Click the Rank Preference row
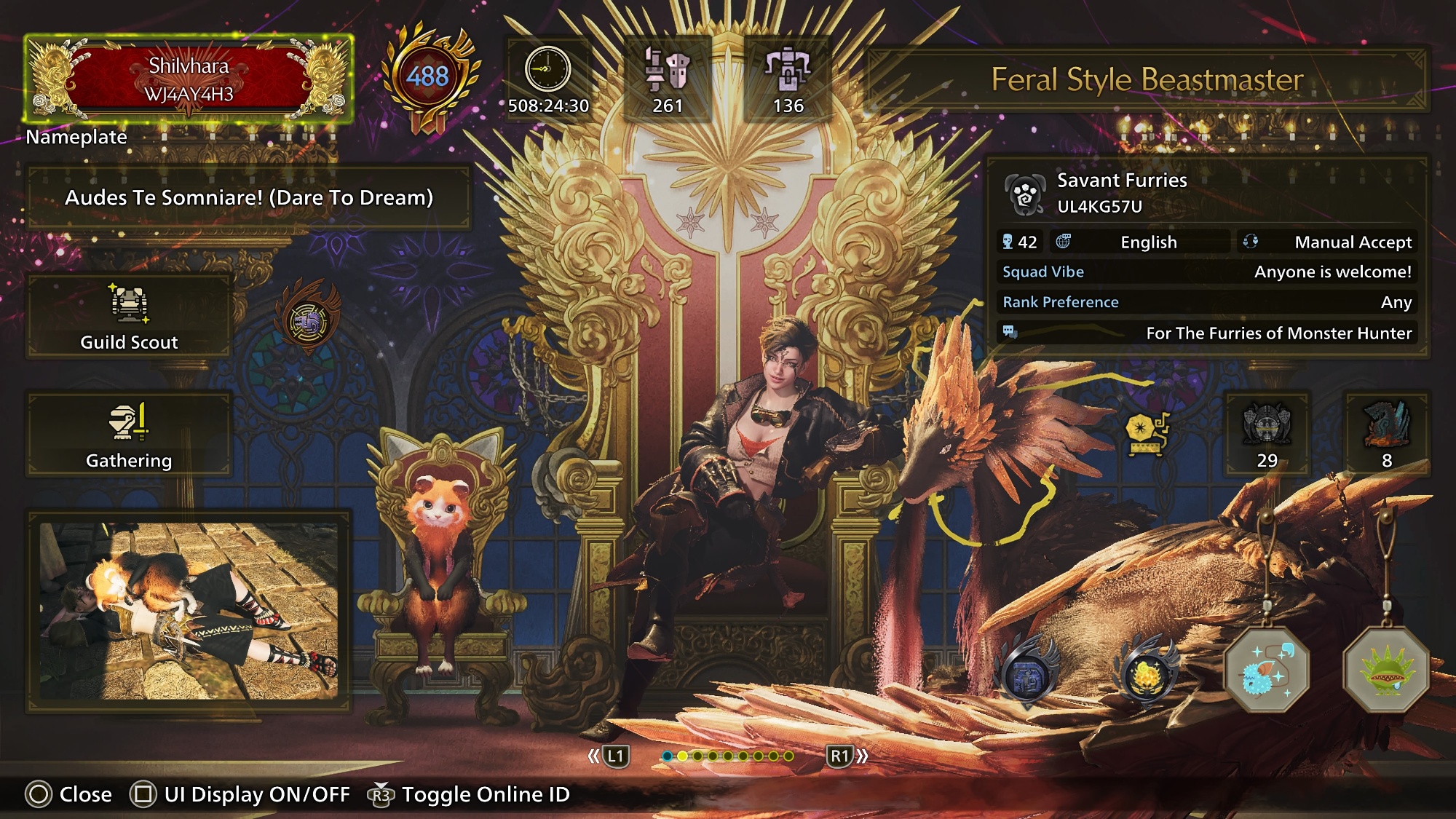 [1206, 302]
